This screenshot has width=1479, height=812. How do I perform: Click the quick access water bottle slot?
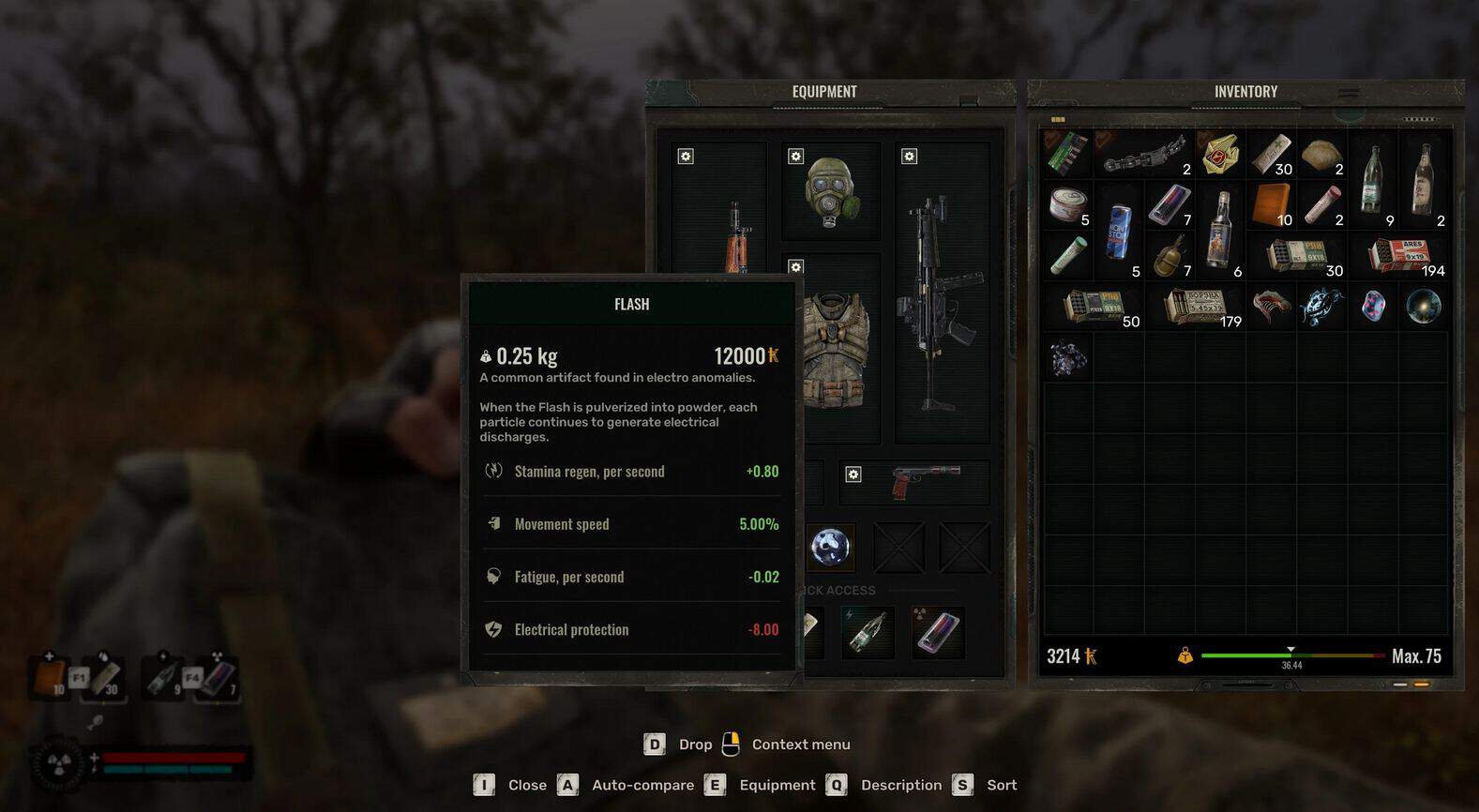coord(867,632)
